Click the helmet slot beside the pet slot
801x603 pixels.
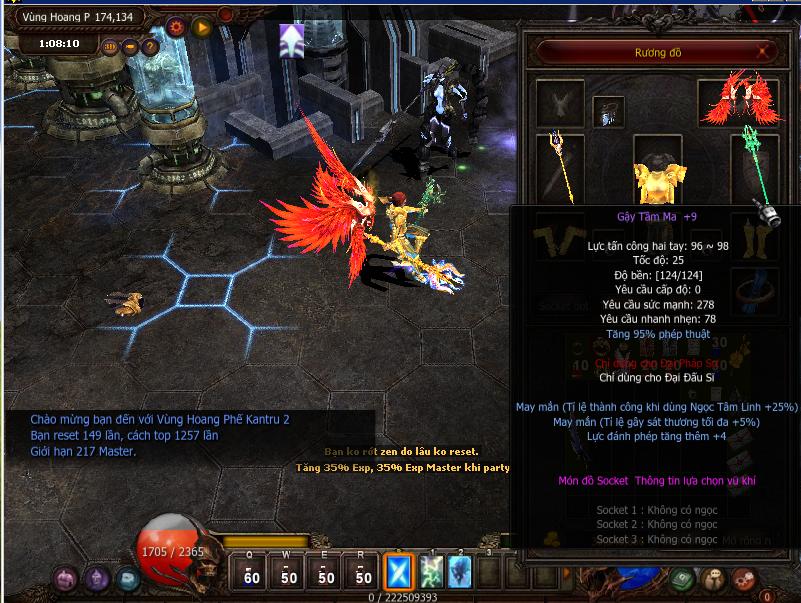click(608, 111)
